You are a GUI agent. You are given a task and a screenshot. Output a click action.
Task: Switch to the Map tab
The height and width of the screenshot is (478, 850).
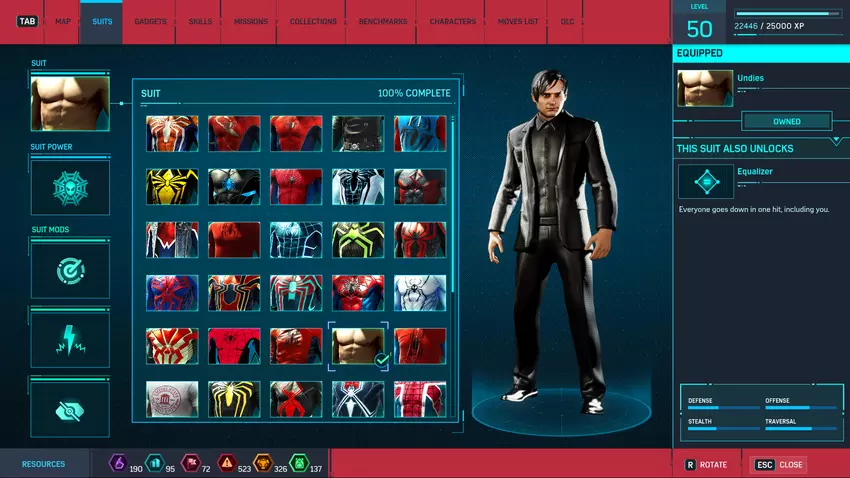point(63,21)
